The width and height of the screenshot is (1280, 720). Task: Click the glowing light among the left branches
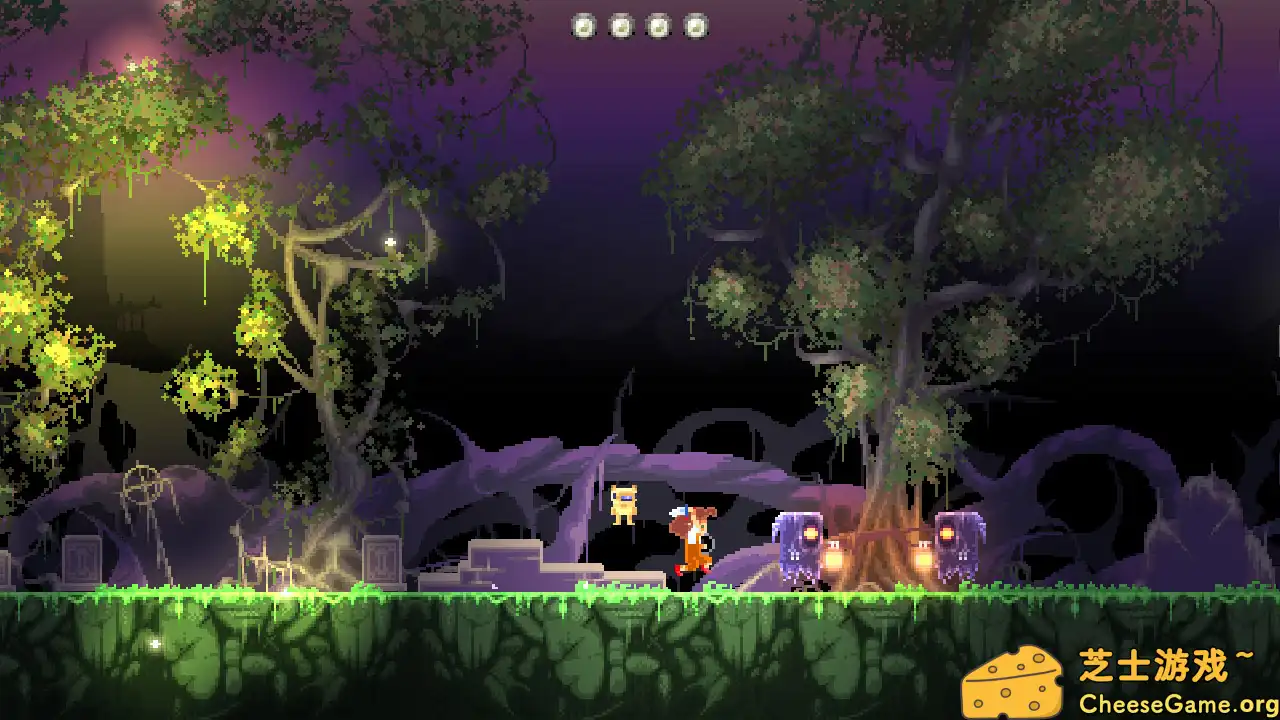[390, 240]
